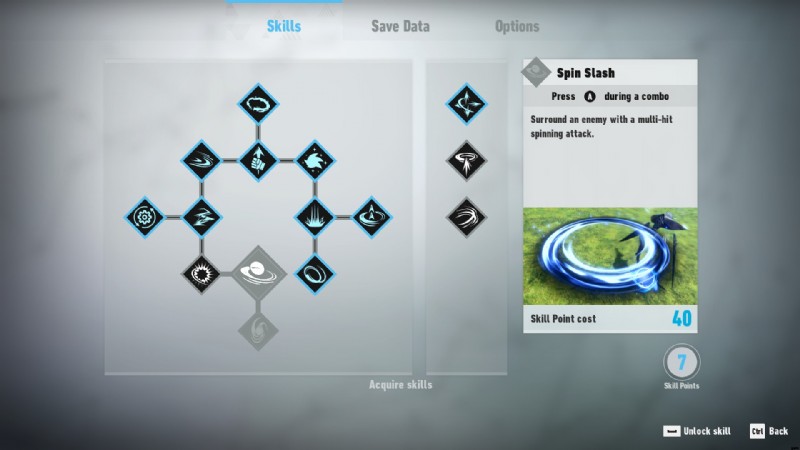This screenshot has height=450, width=800.
Task: Switch to the Save Data tab
Action: point(400,26)
